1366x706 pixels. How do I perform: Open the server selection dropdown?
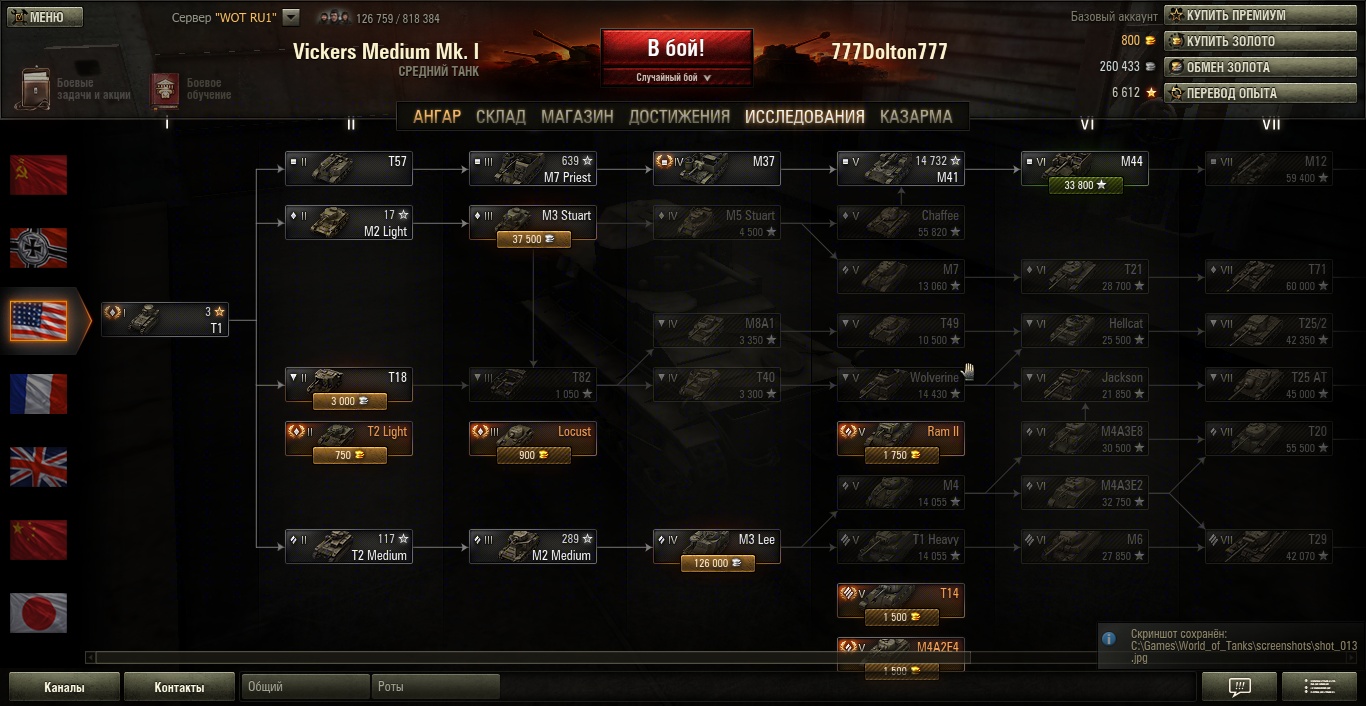click(291, 17)
